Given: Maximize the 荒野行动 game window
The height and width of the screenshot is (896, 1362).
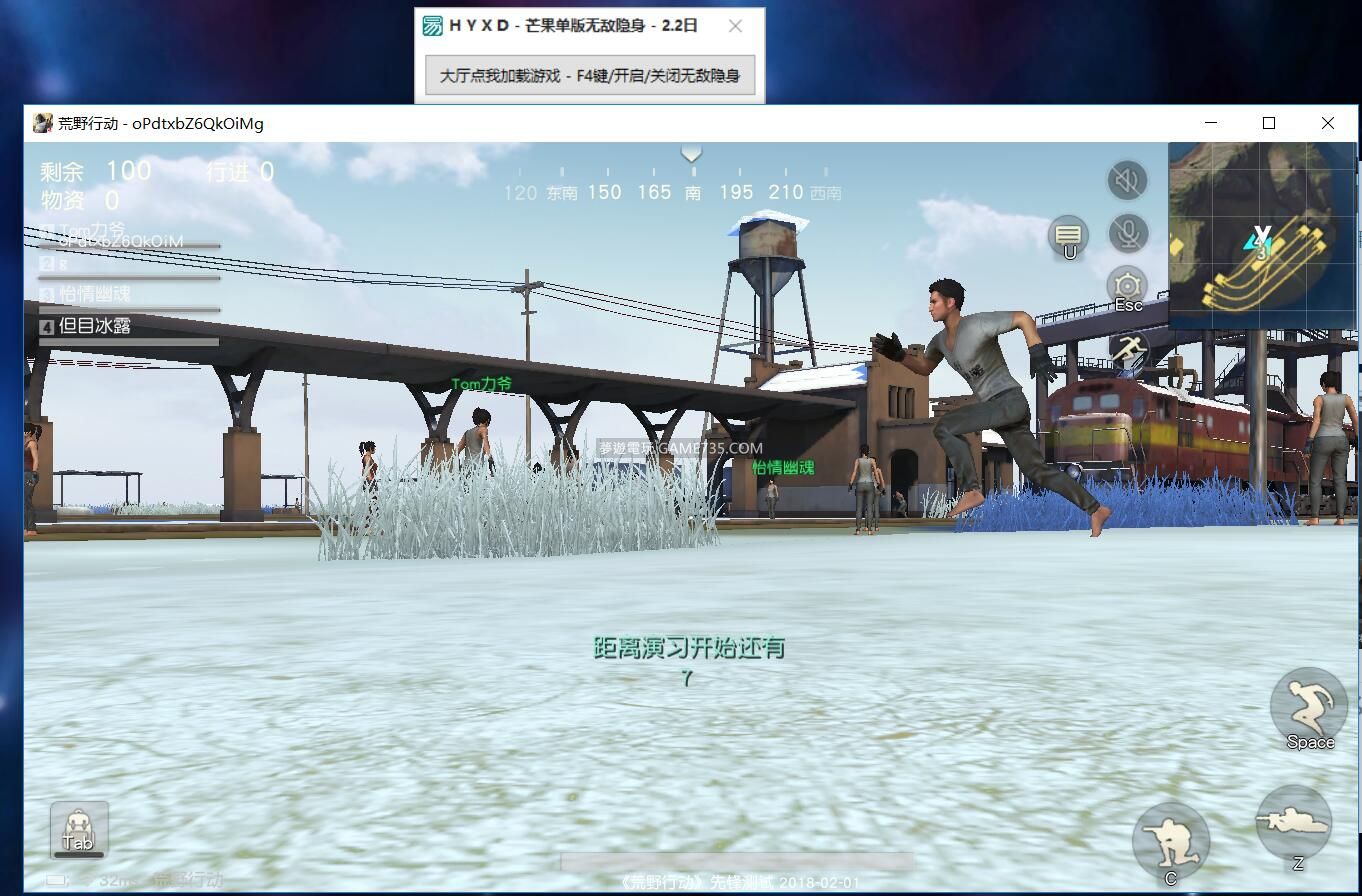Looking at the screenshot, I should point(1269,123).
